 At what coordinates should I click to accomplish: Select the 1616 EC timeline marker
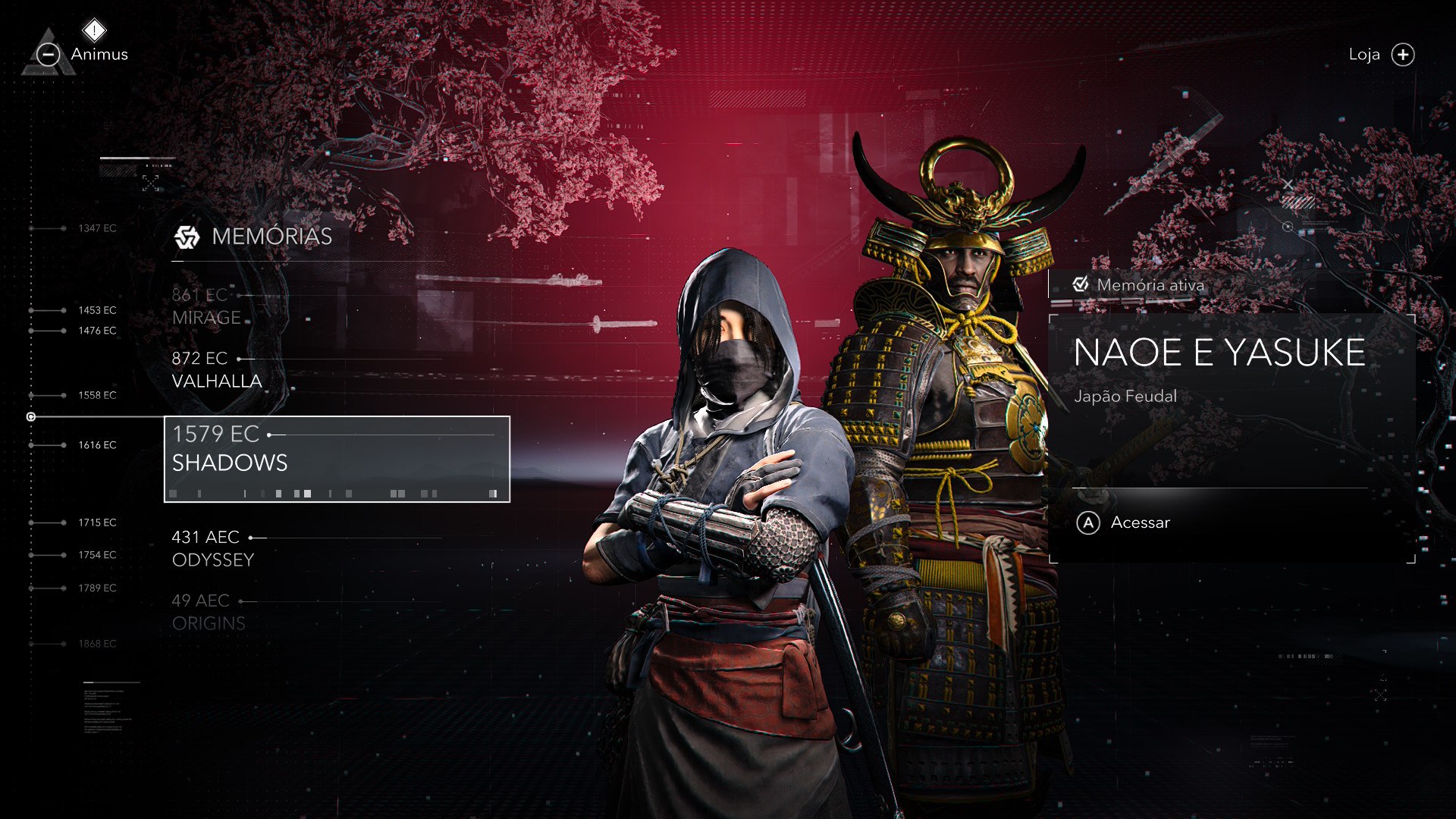coord(97,445)
